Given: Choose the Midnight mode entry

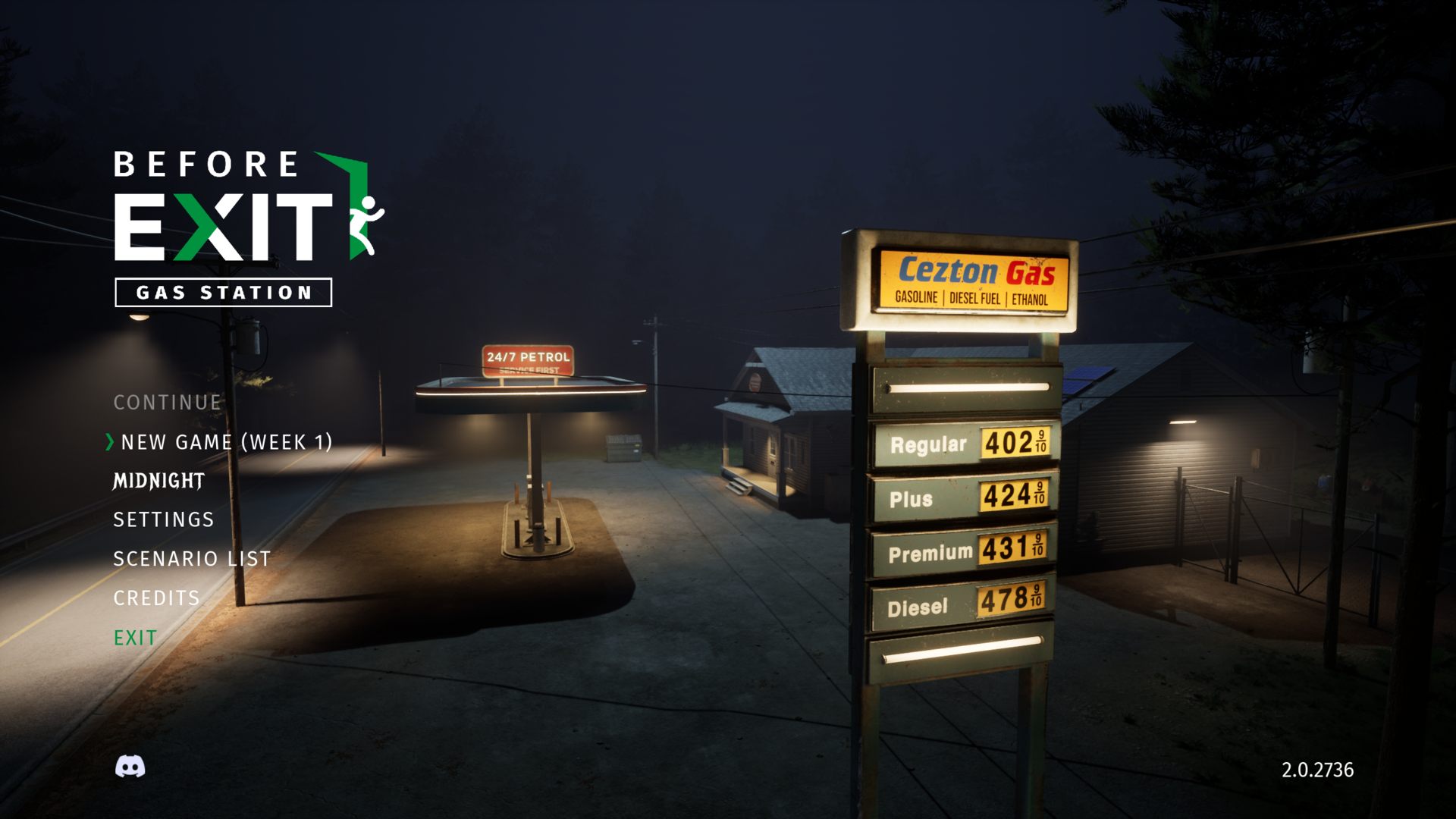Looking at the screenshot, I should [158, 482].
